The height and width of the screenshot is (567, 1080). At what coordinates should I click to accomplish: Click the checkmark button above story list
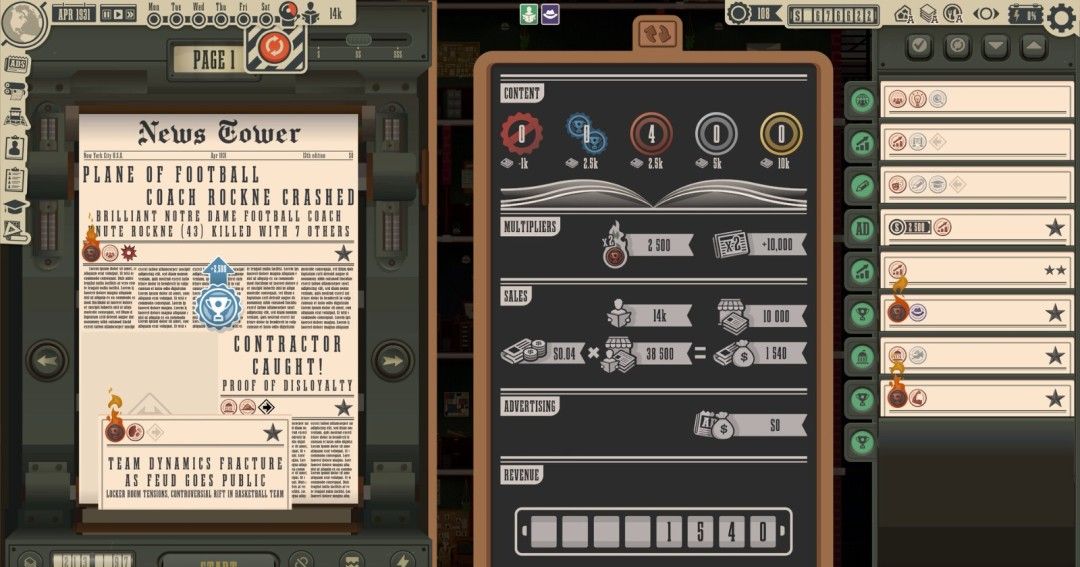click(921, 46)
